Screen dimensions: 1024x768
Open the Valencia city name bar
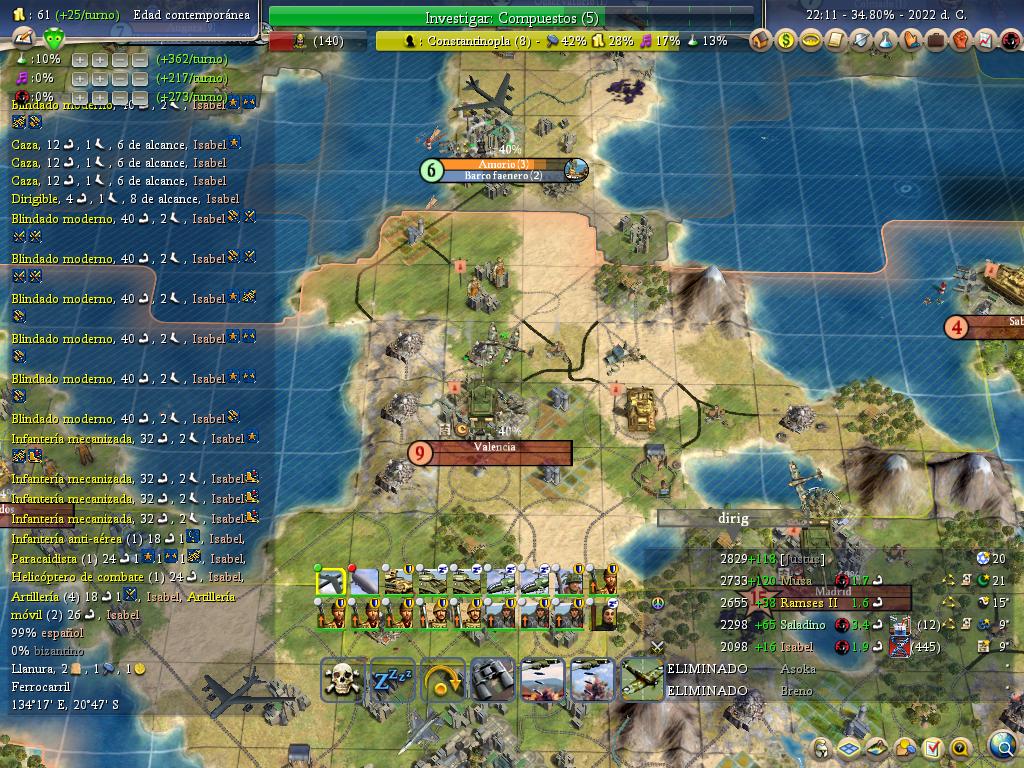(495, 448)
